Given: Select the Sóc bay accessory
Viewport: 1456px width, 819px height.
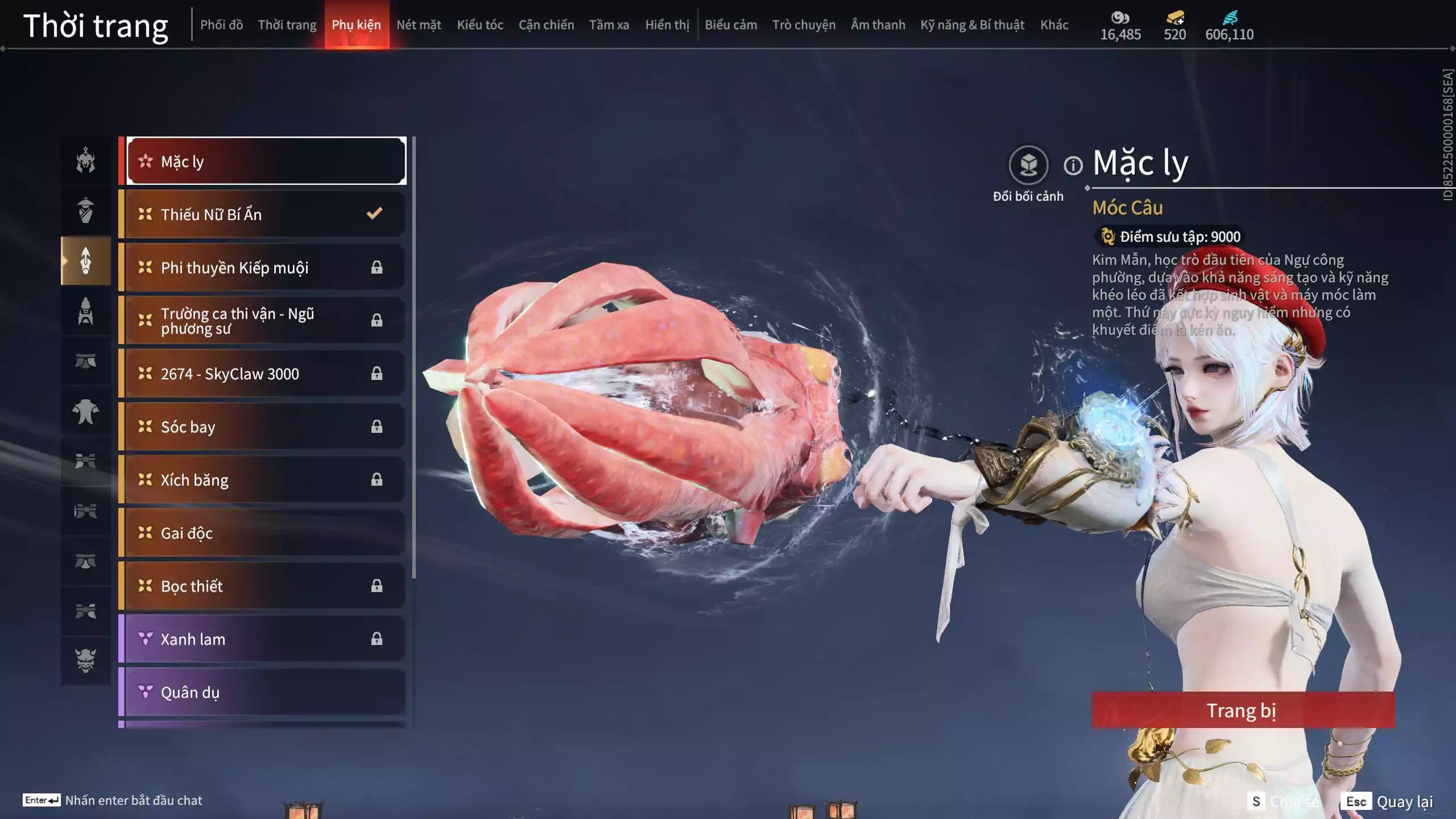Looking at the screenshot, I should coord(265,427).
